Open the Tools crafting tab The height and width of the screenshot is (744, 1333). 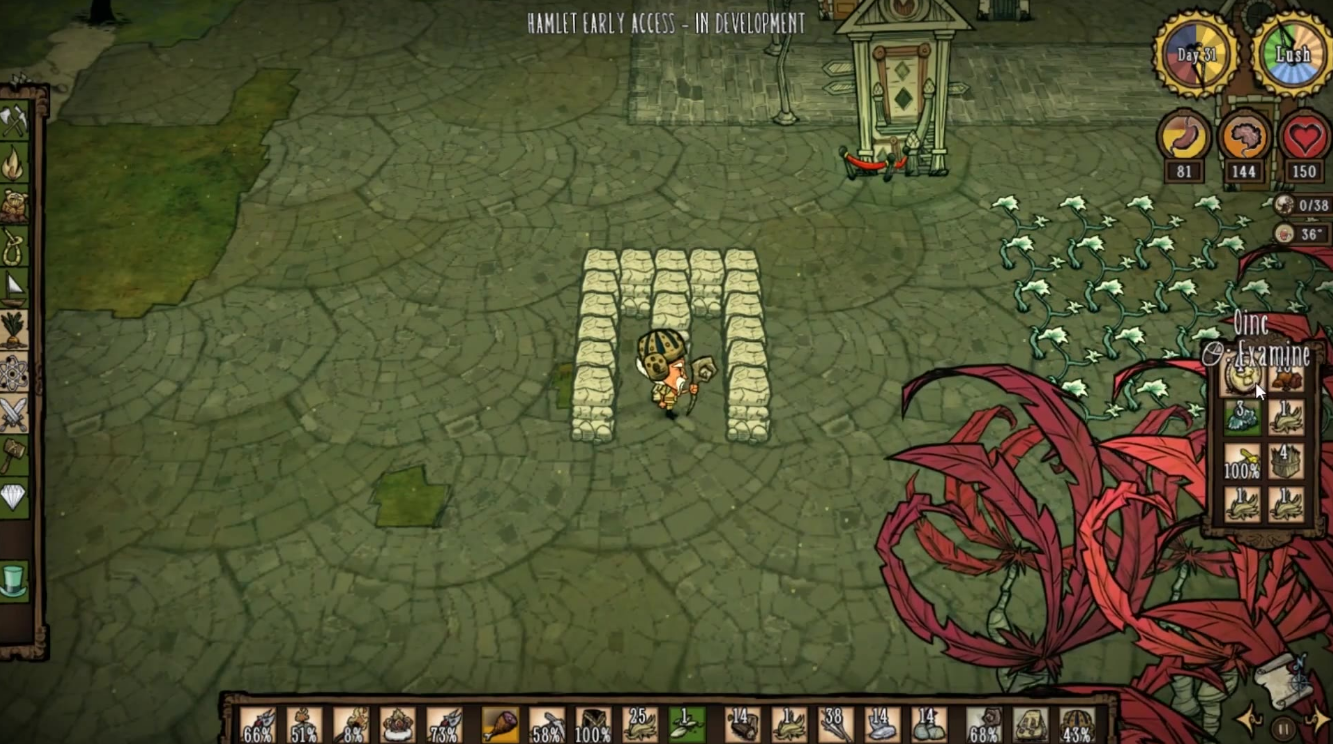[x=14, y=121]
